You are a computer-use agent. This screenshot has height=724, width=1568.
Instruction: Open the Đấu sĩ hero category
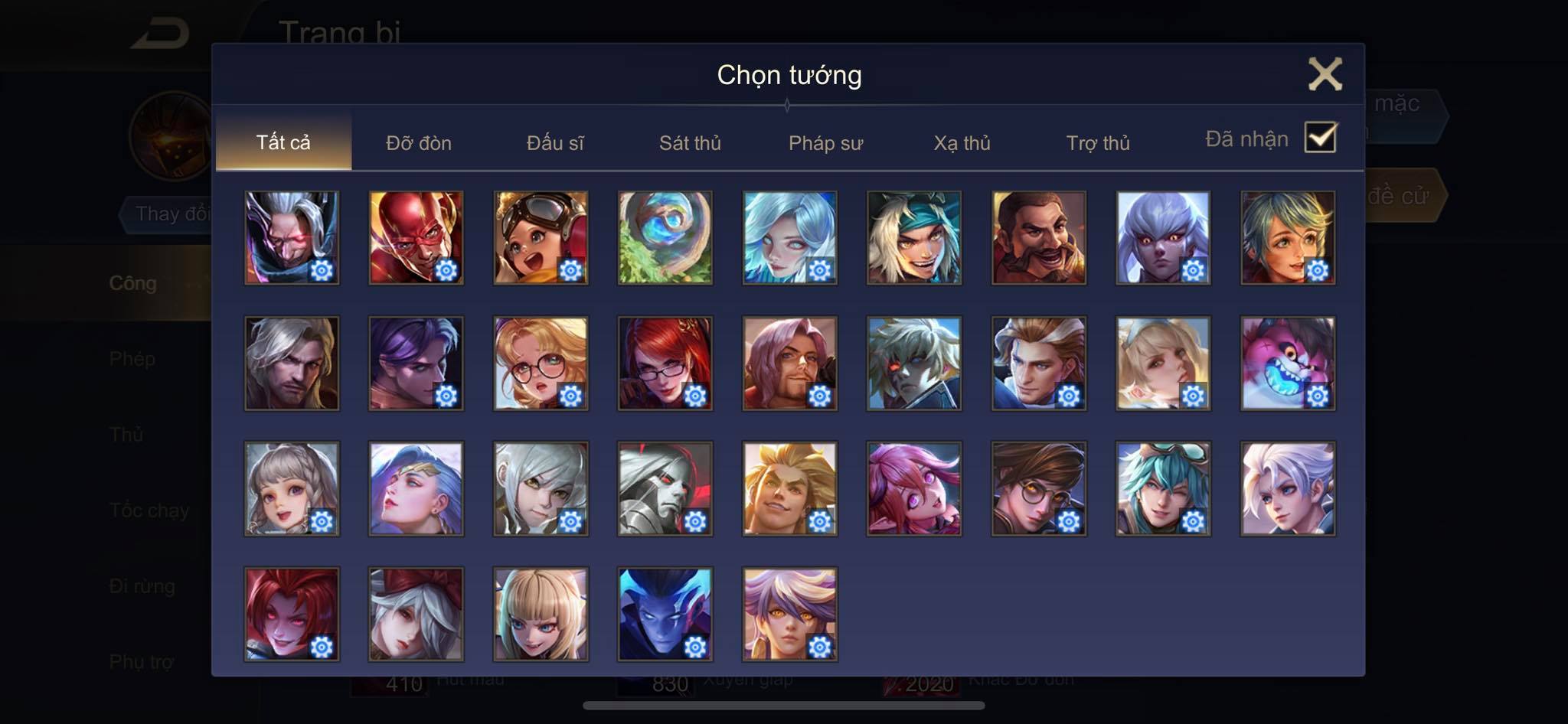[x=555, y=143]
